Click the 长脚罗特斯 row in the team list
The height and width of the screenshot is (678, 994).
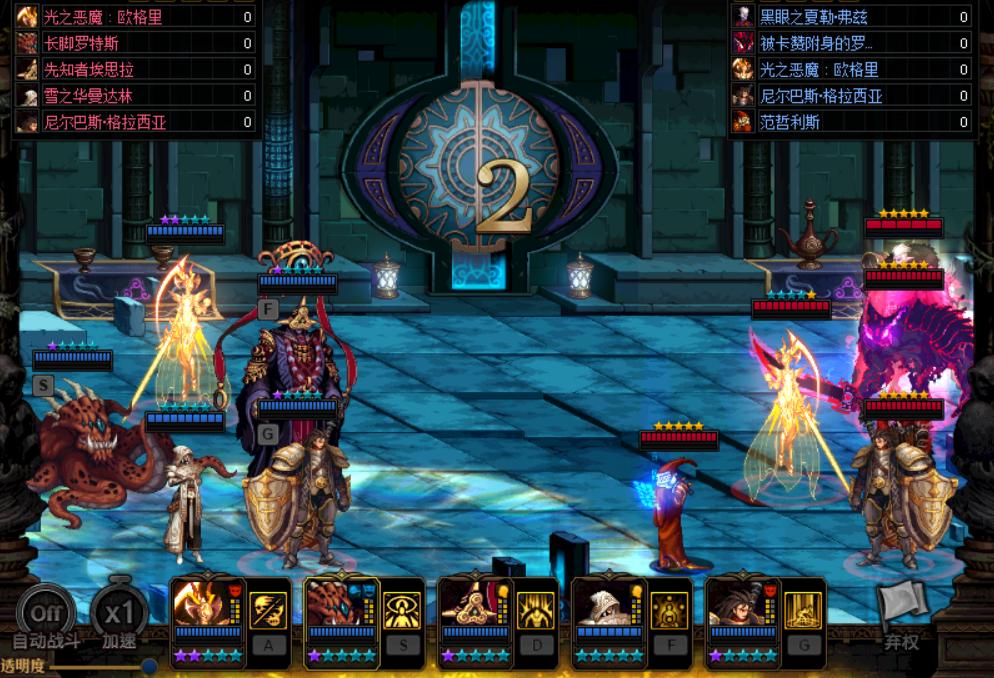click(x=135, y=43)
